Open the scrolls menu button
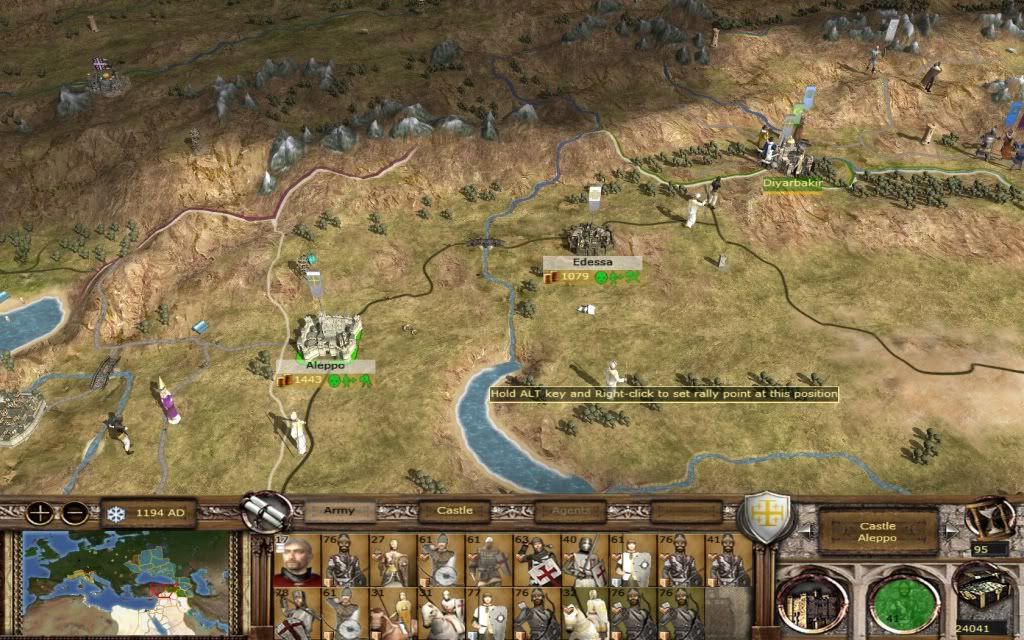The width and height of the screenshot is (1024, 640). pyautogui.click(x=264, y=512)
